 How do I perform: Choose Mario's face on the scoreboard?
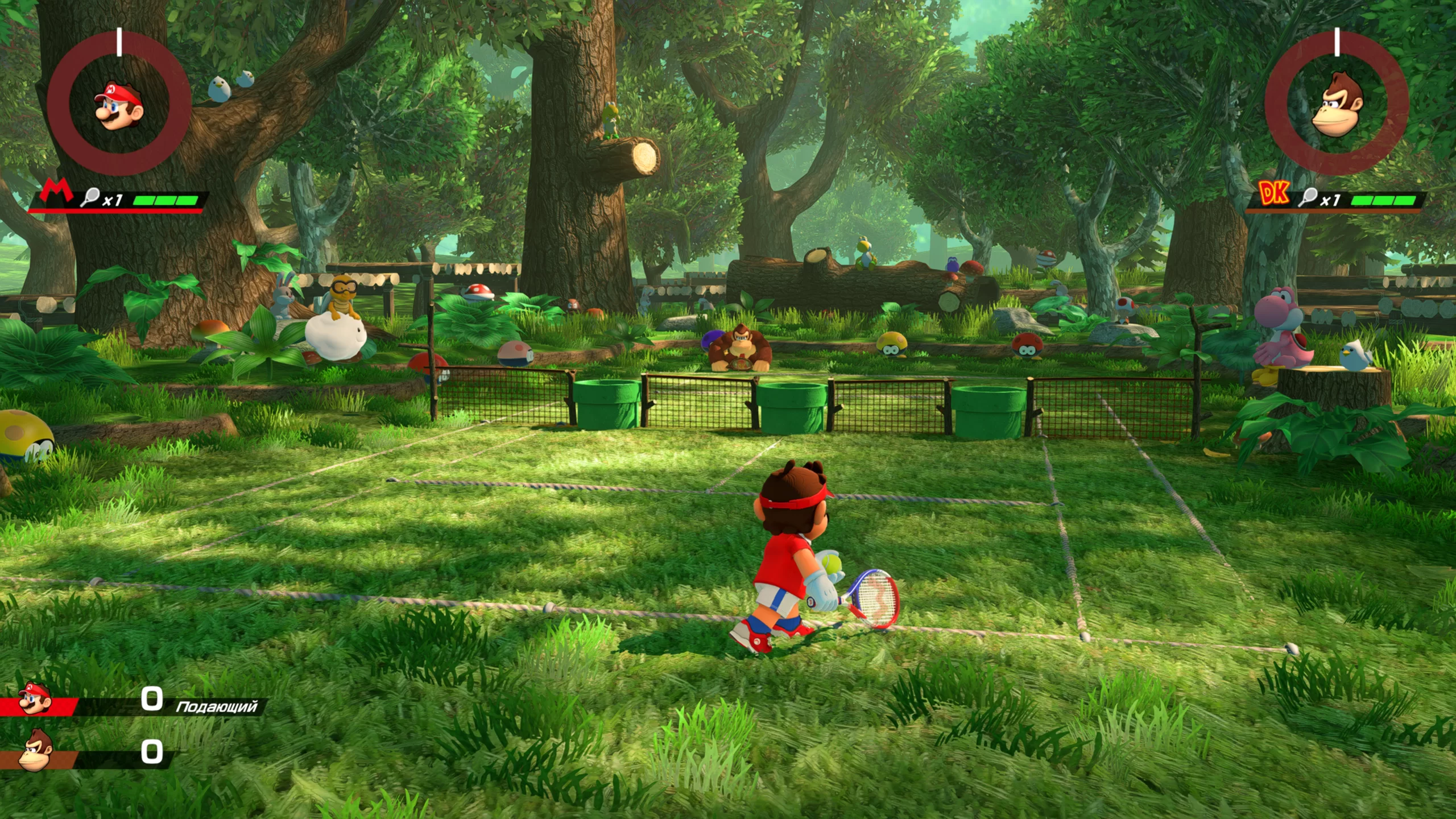35,698
